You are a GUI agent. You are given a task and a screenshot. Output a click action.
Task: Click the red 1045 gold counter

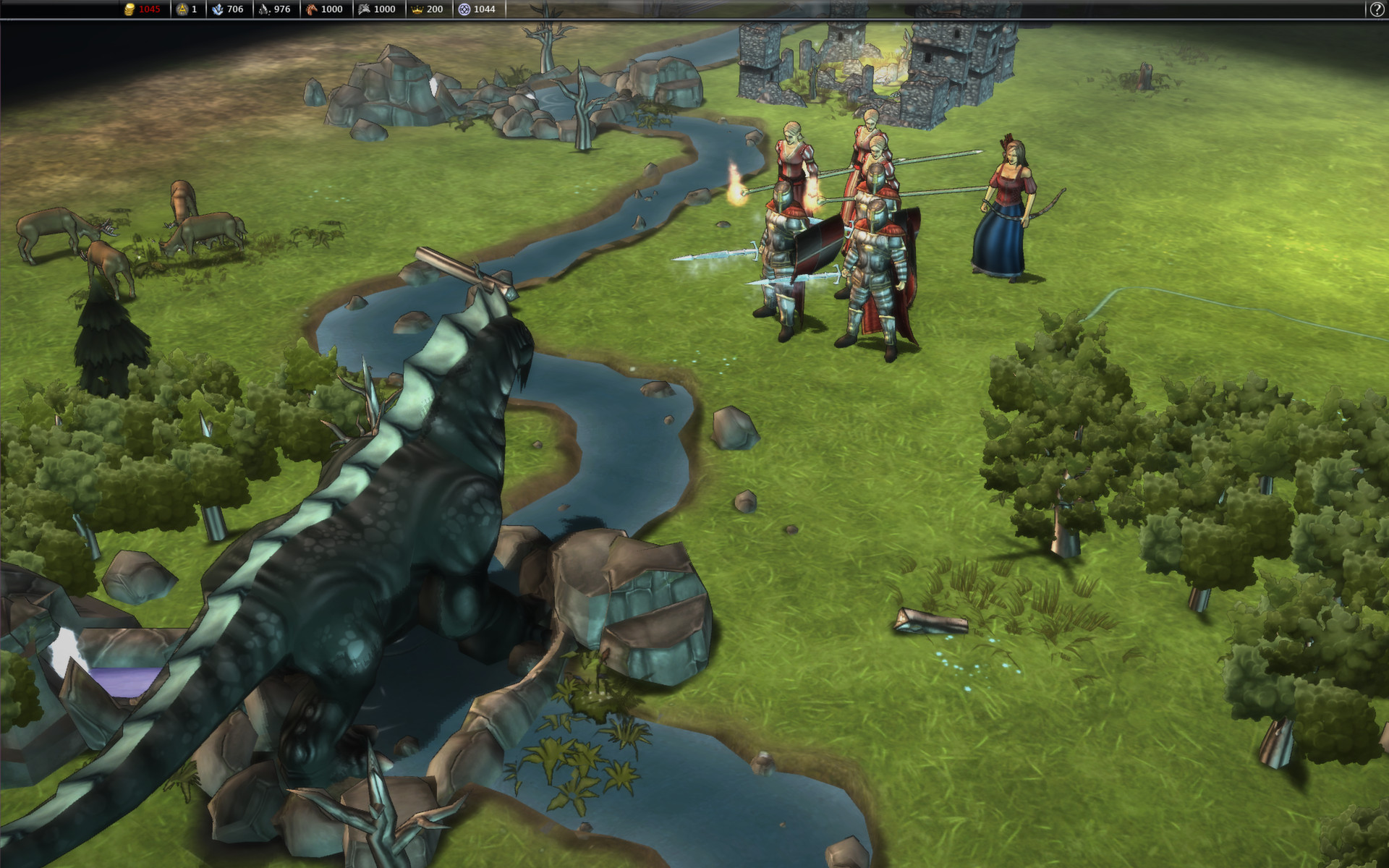pos(149,9)
